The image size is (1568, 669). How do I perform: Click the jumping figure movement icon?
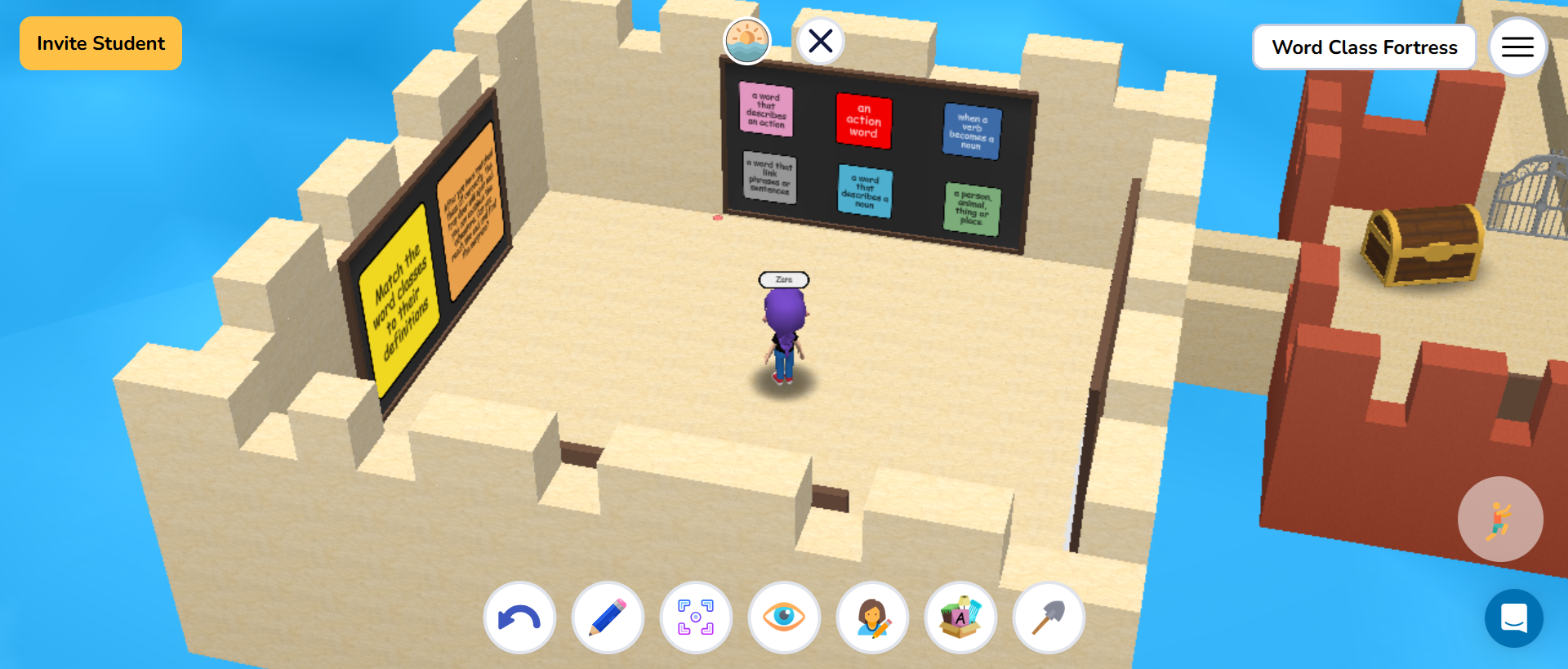(1501, 519)
